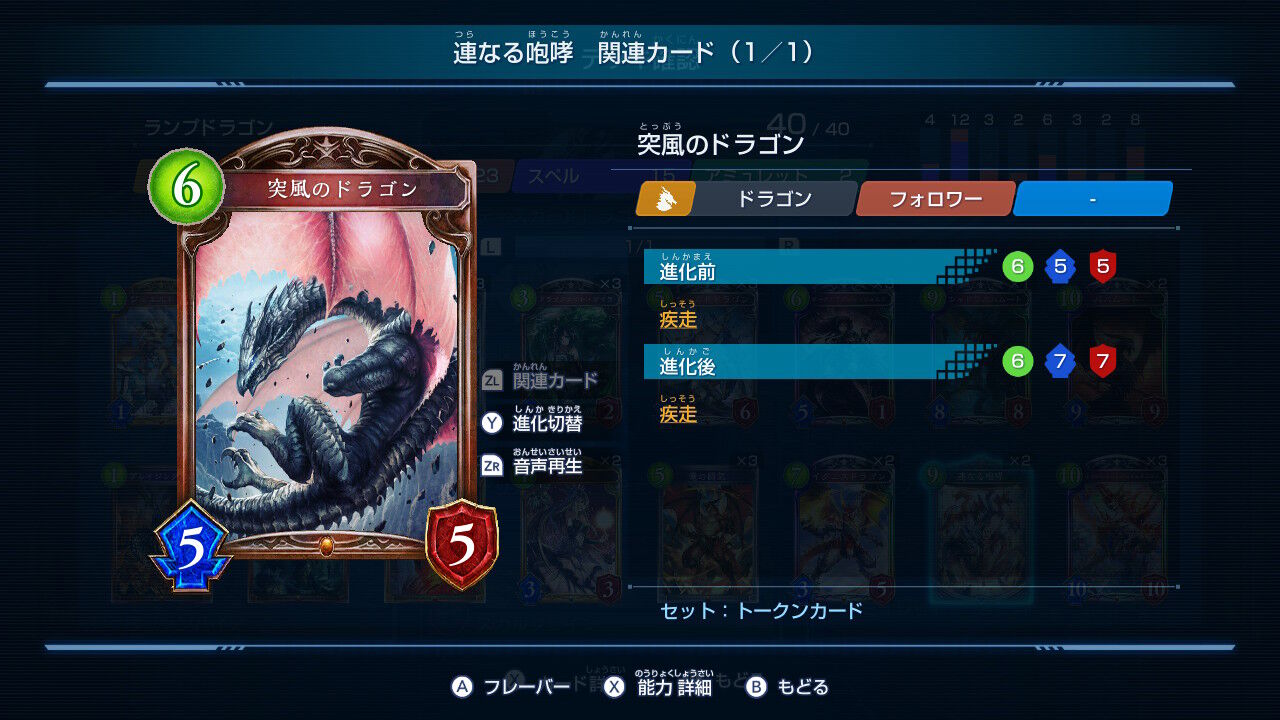The height and width of the screenshot is (720, 1280).
Task: Click the evolved red defense icon showing 7
Action: [x=1100, y=362]
